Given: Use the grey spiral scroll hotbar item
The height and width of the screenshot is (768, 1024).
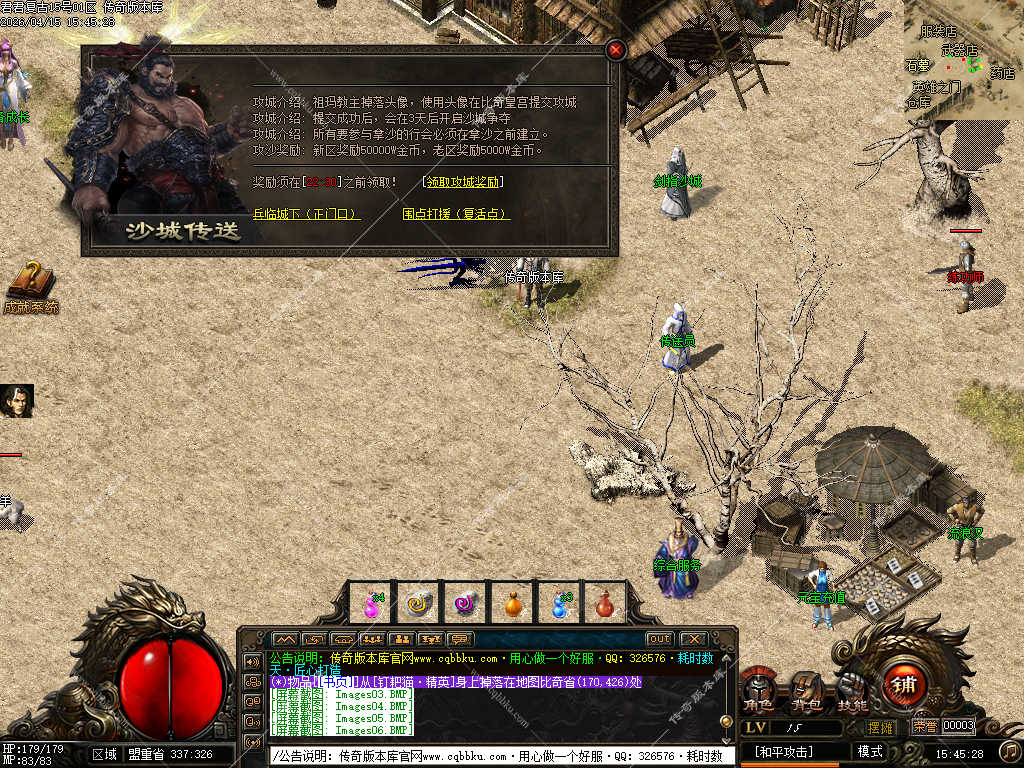Looking at the screenshot, I should pyautogui.click(x=419, y=603).
